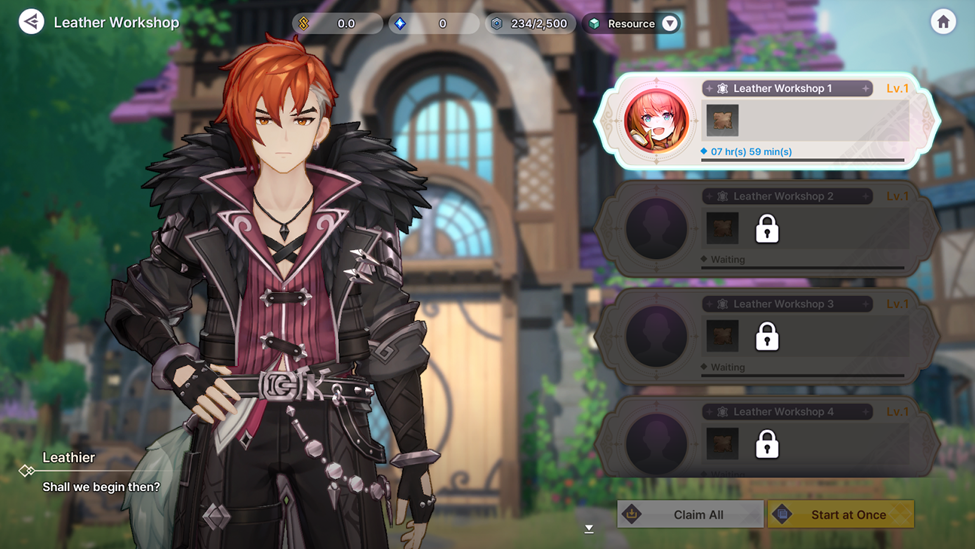This screenshot has width=975, height=549.
Task: Open the locked Leather Workshop 2 slot
Action: tap(767, 230)
